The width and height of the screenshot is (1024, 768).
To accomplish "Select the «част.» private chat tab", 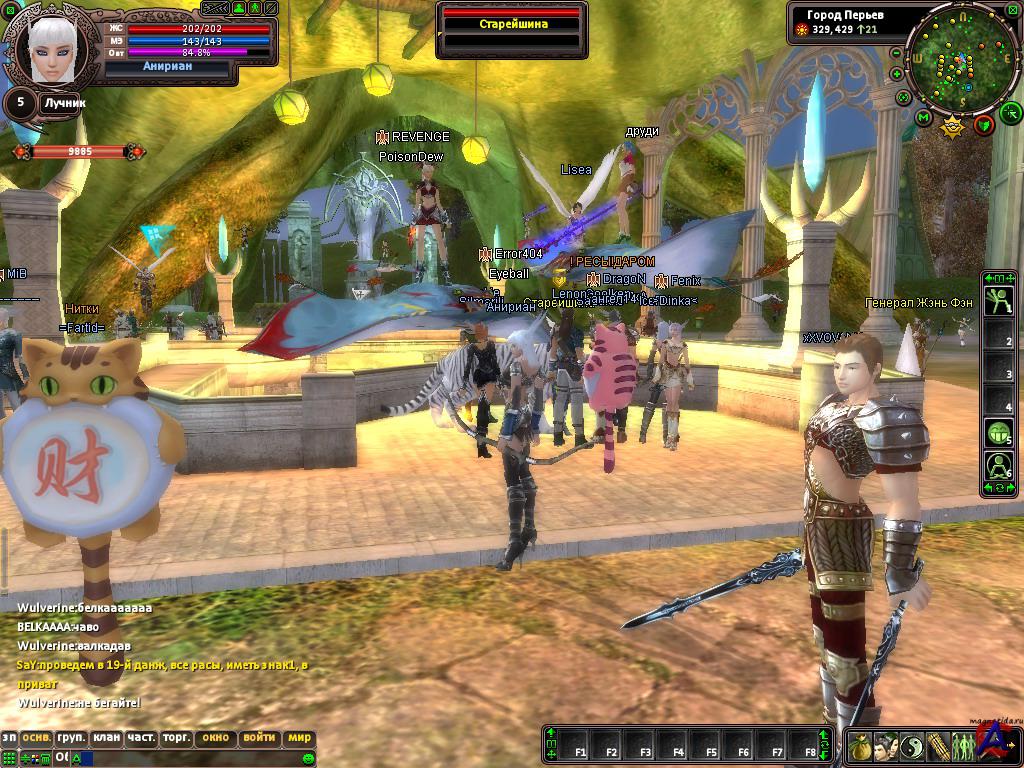I will coord(141,738).
